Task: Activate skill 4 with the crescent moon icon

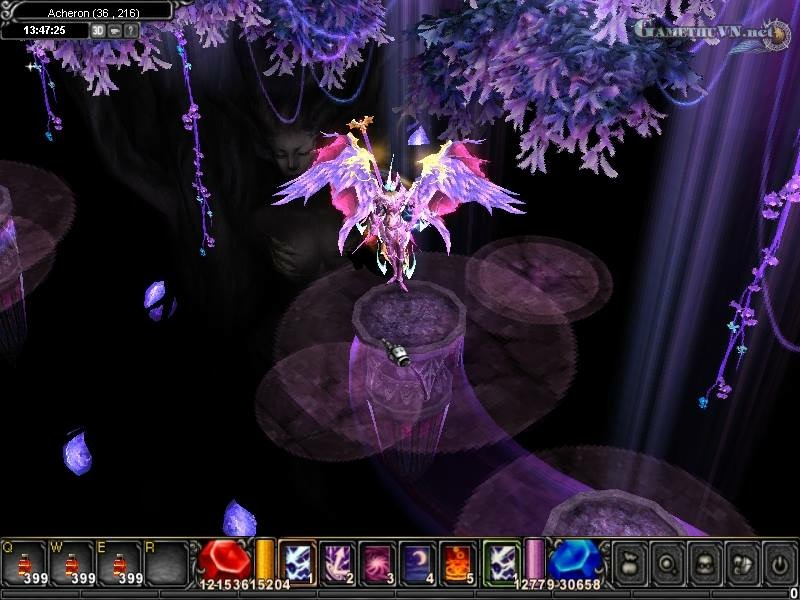Action: (418, 560)
